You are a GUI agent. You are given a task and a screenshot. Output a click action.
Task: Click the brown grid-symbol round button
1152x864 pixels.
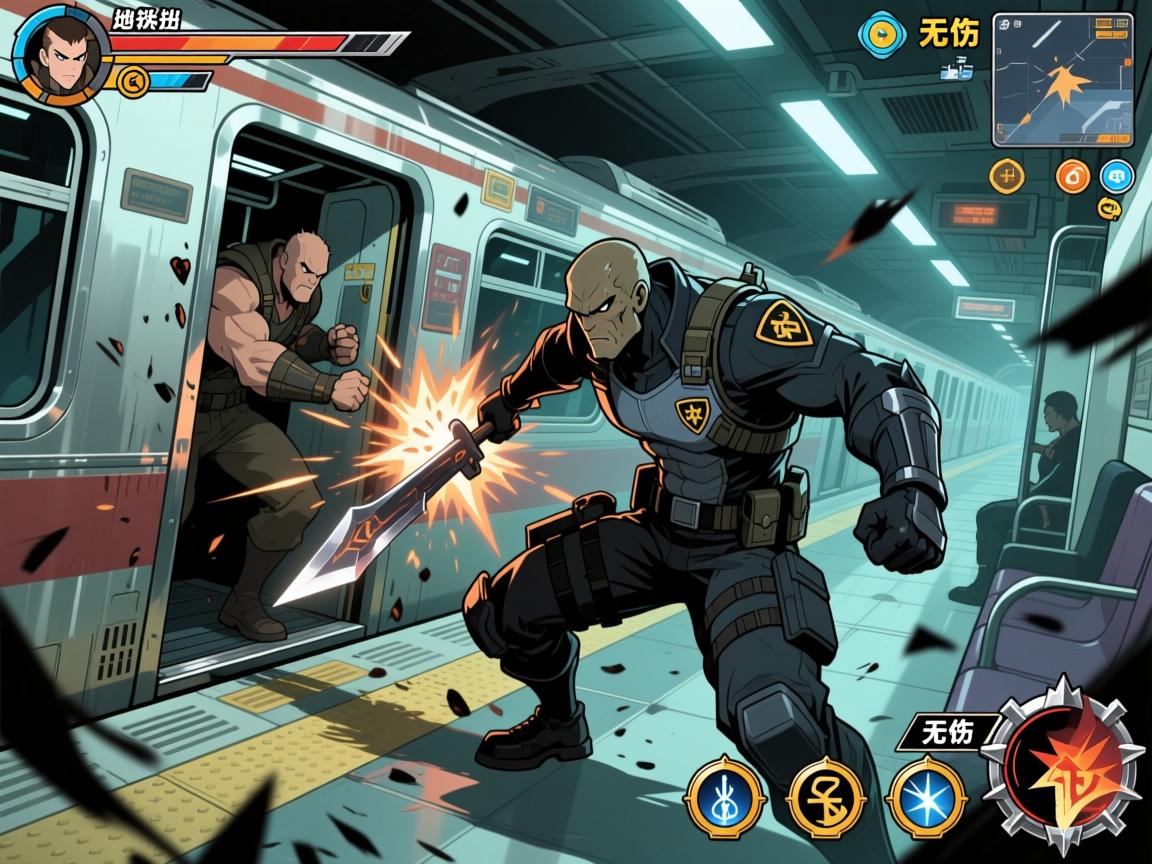(x=1007, y=176)
